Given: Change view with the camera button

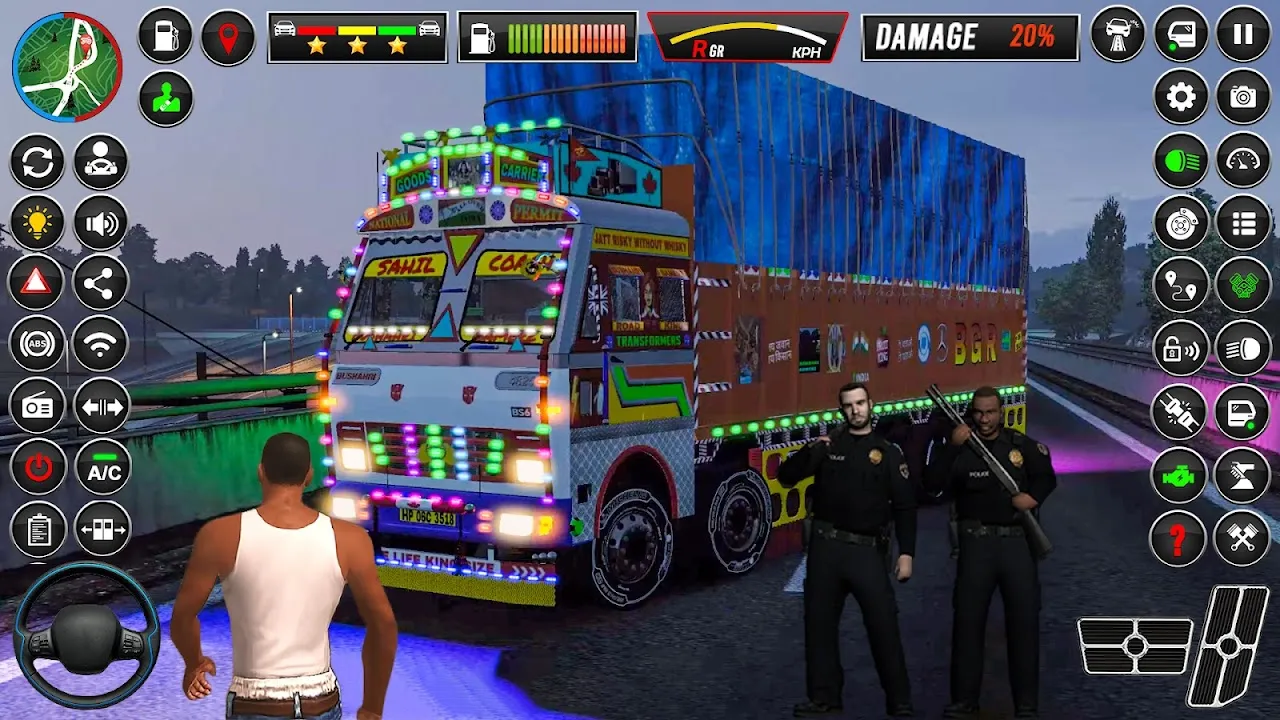Looking at the screenshot, I should point(1243,97).
